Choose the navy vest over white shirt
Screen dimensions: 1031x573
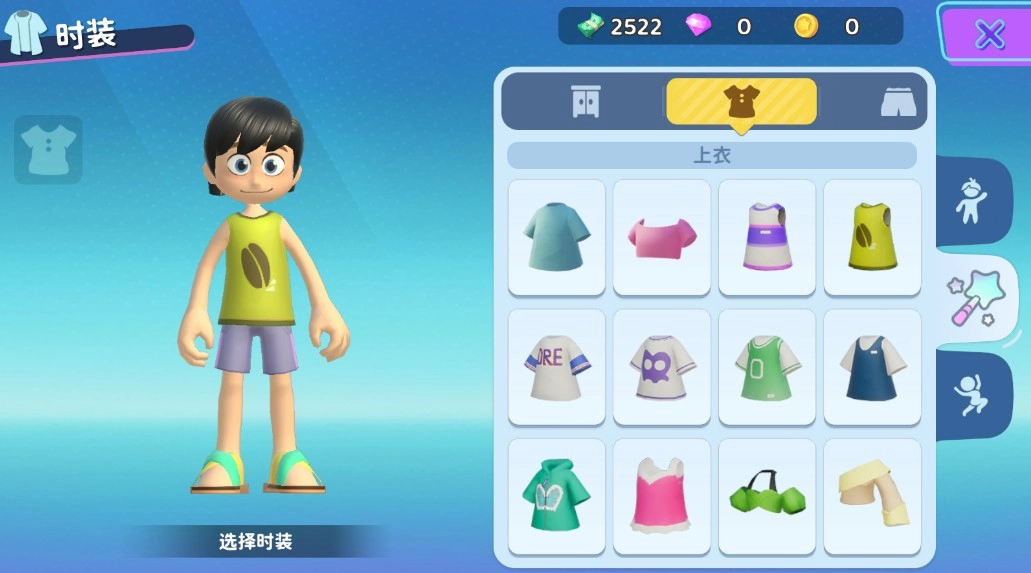pyautogui.click(x=872, y=367)
